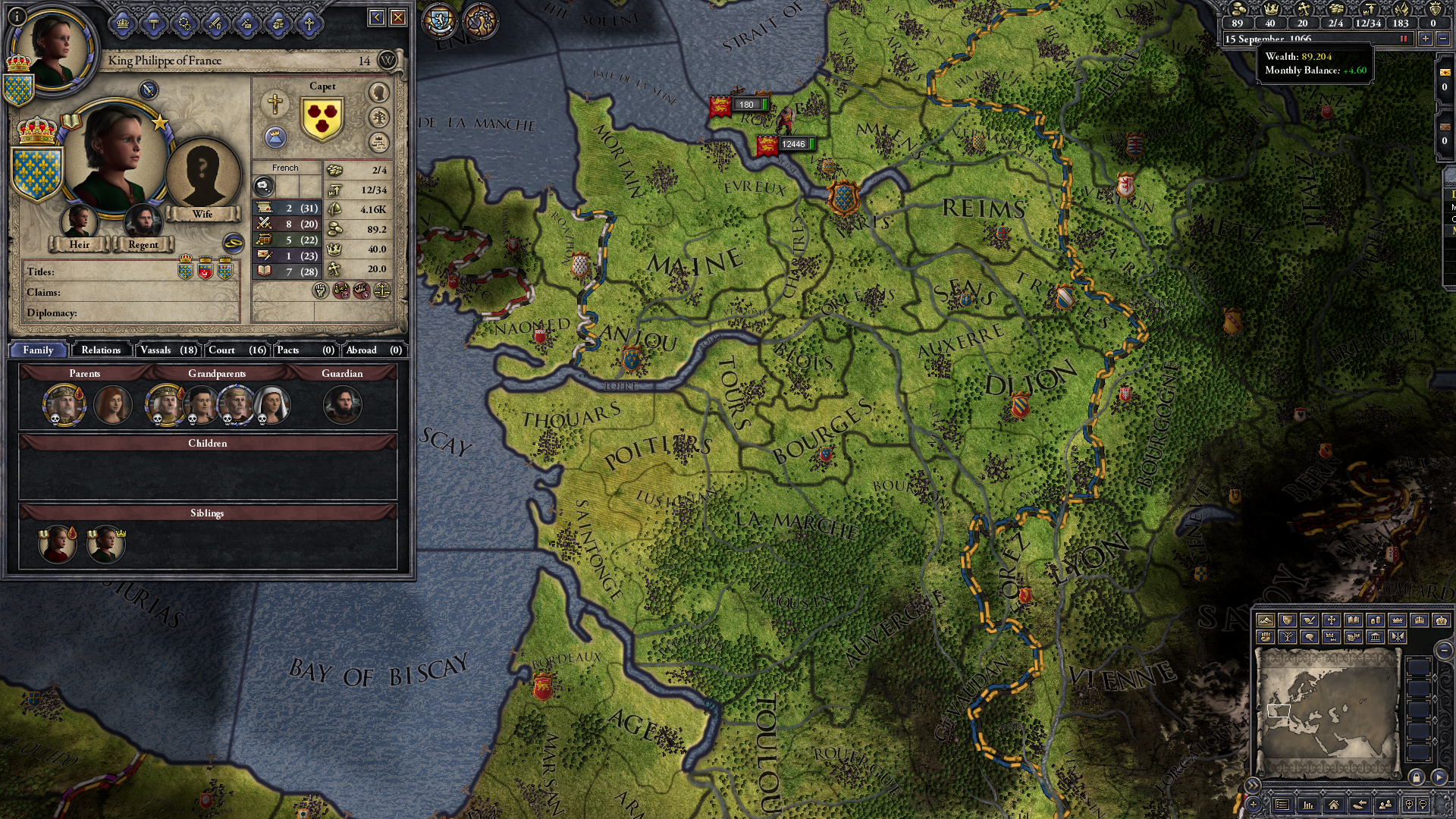Image resolution: width=1456 pixels, height=819 pixels.
Task: View the Abroad tab
Action: coord(373,350)
